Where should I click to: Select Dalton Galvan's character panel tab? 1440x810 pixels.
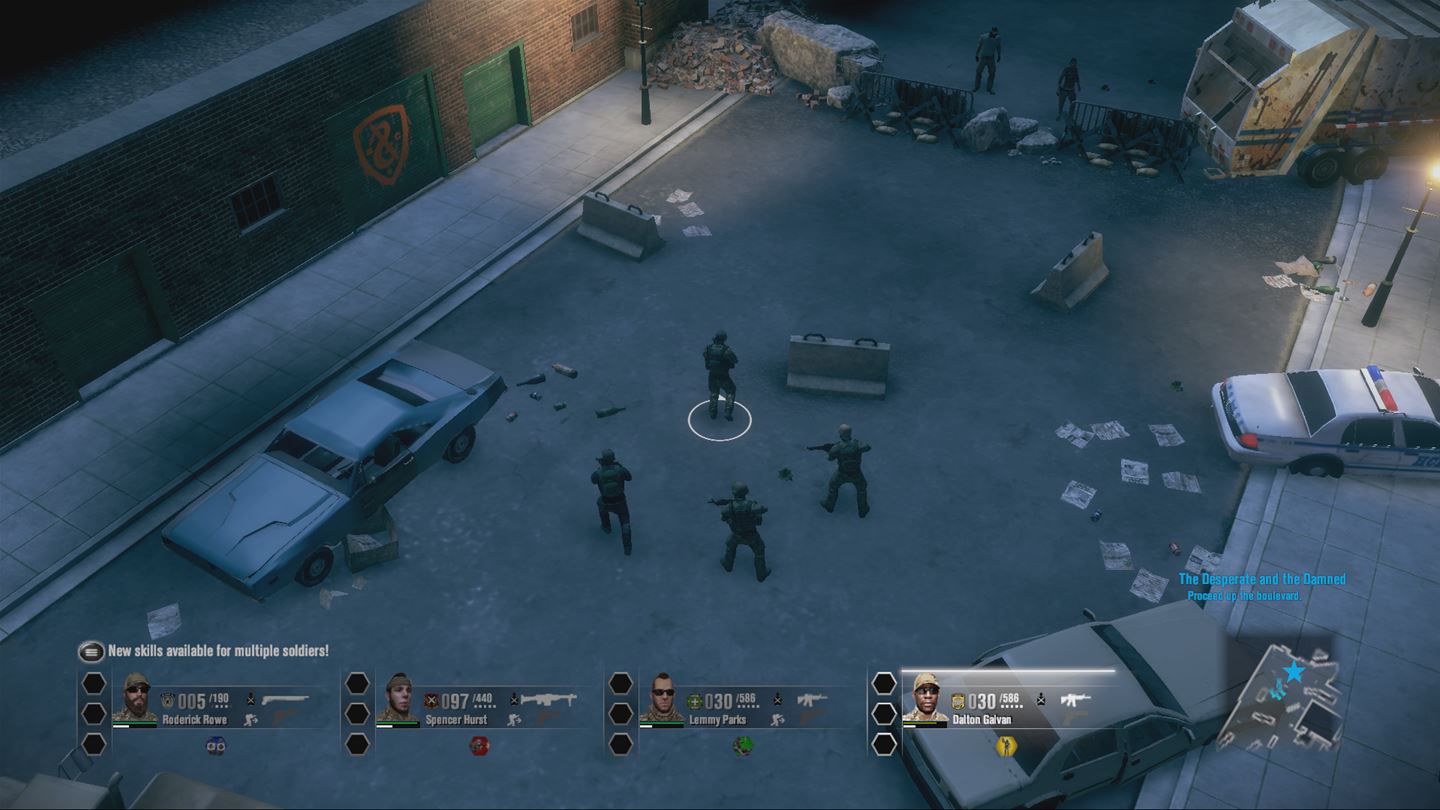924,698
